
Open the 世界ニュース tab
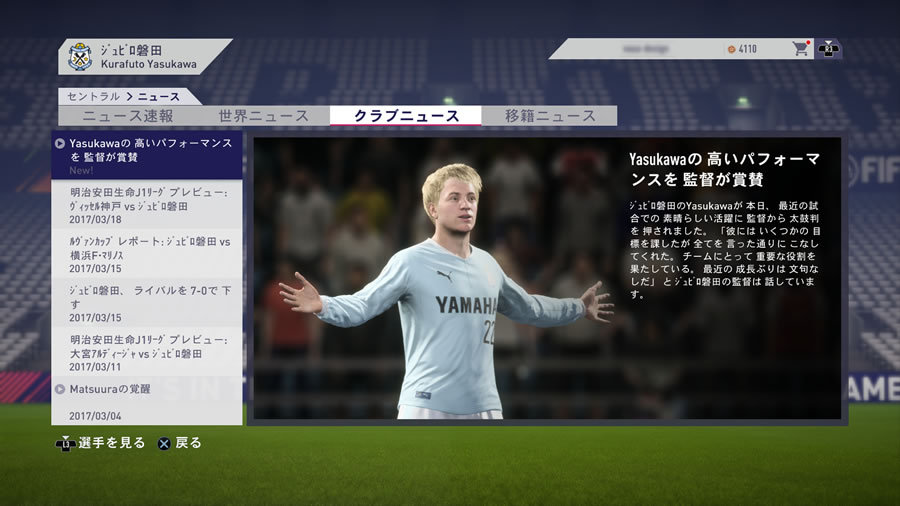tap(263, 116)
